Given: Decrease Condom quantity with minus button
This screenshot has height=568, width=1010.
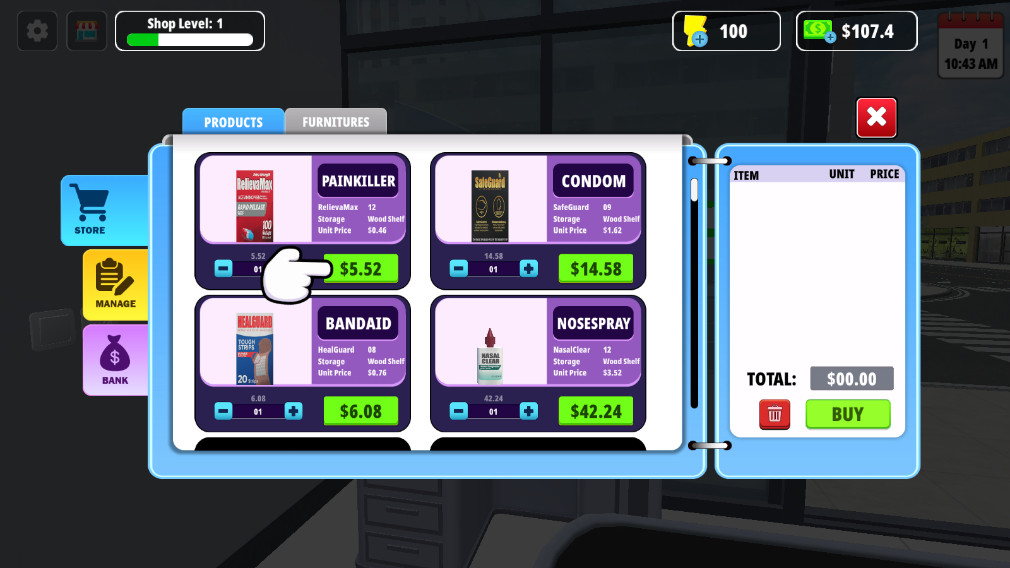Looking at the screenshot, I should pyautogui.click(x=458, y=269).
